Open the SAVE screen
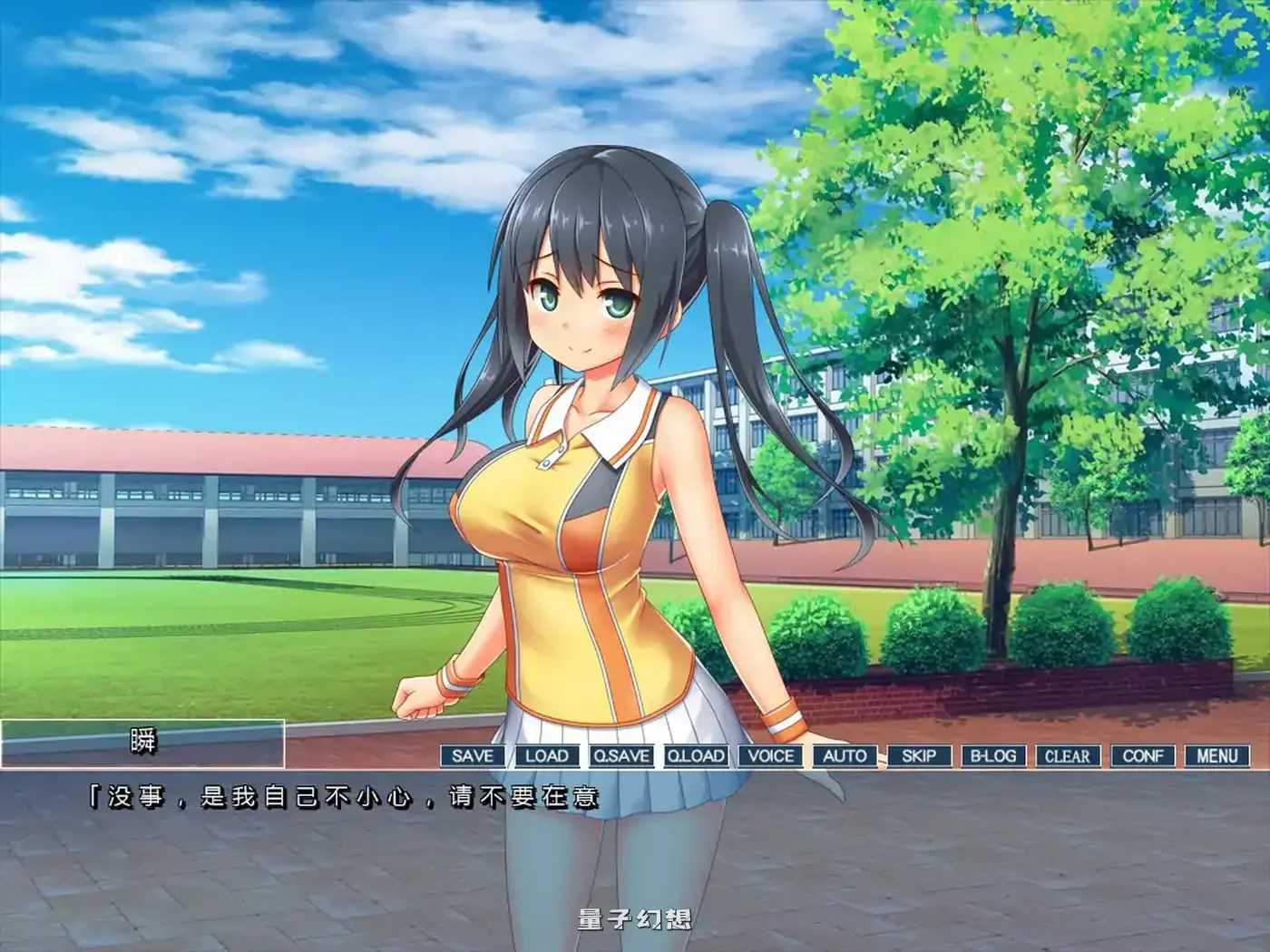Image resolution: width=1270 pixels, height=952 pixels. coord(470,755)
